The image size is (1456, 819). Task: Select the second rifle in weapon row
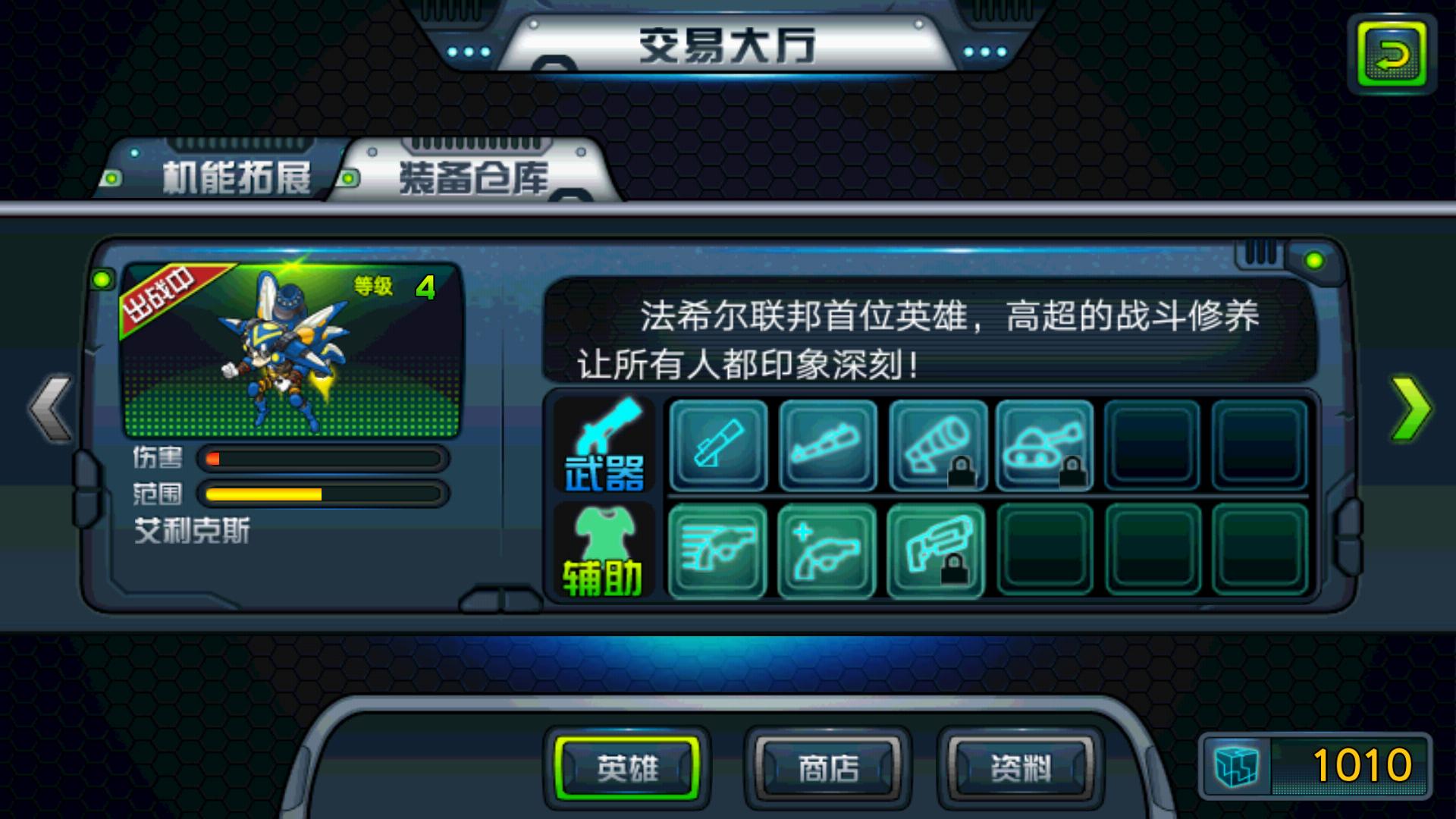827,446
